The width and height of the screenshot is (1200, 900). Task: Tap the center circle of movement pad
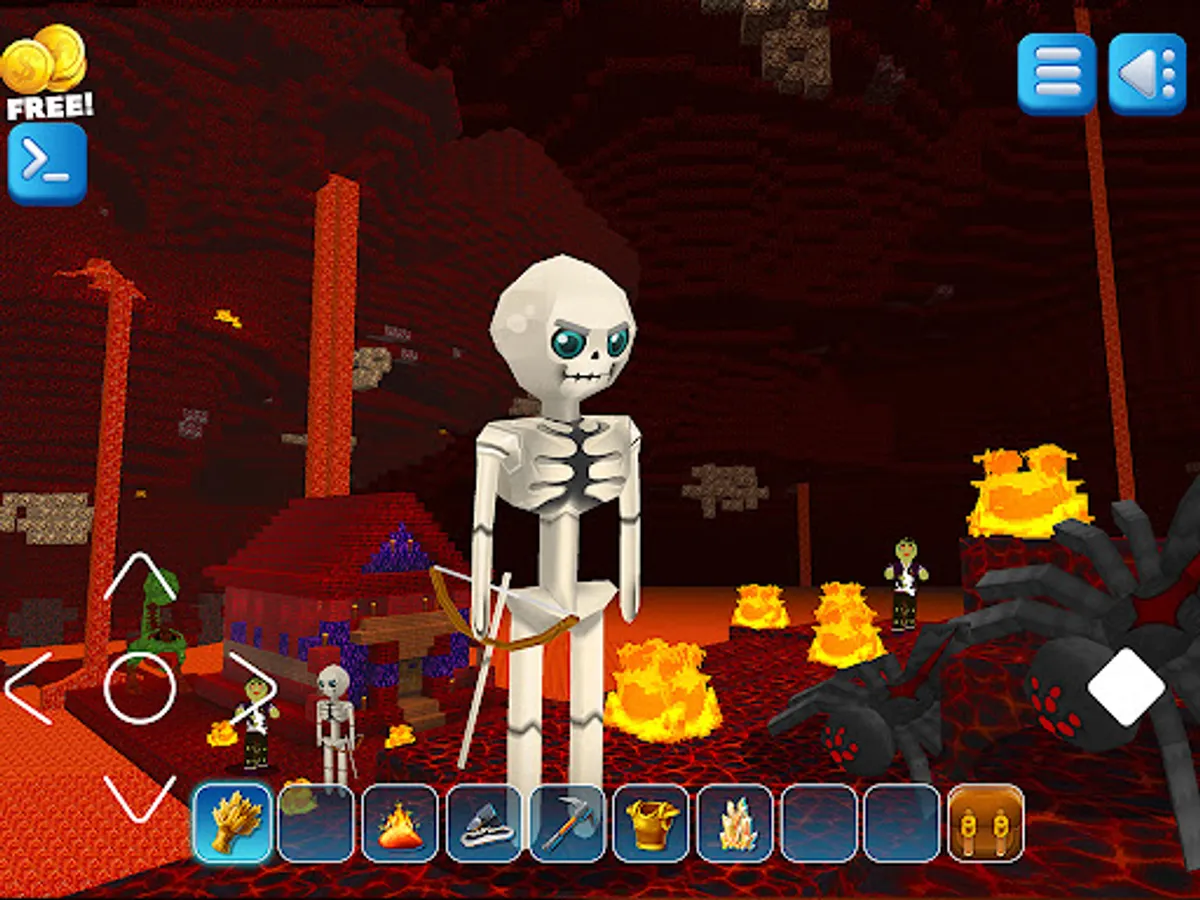pos(140,688)
